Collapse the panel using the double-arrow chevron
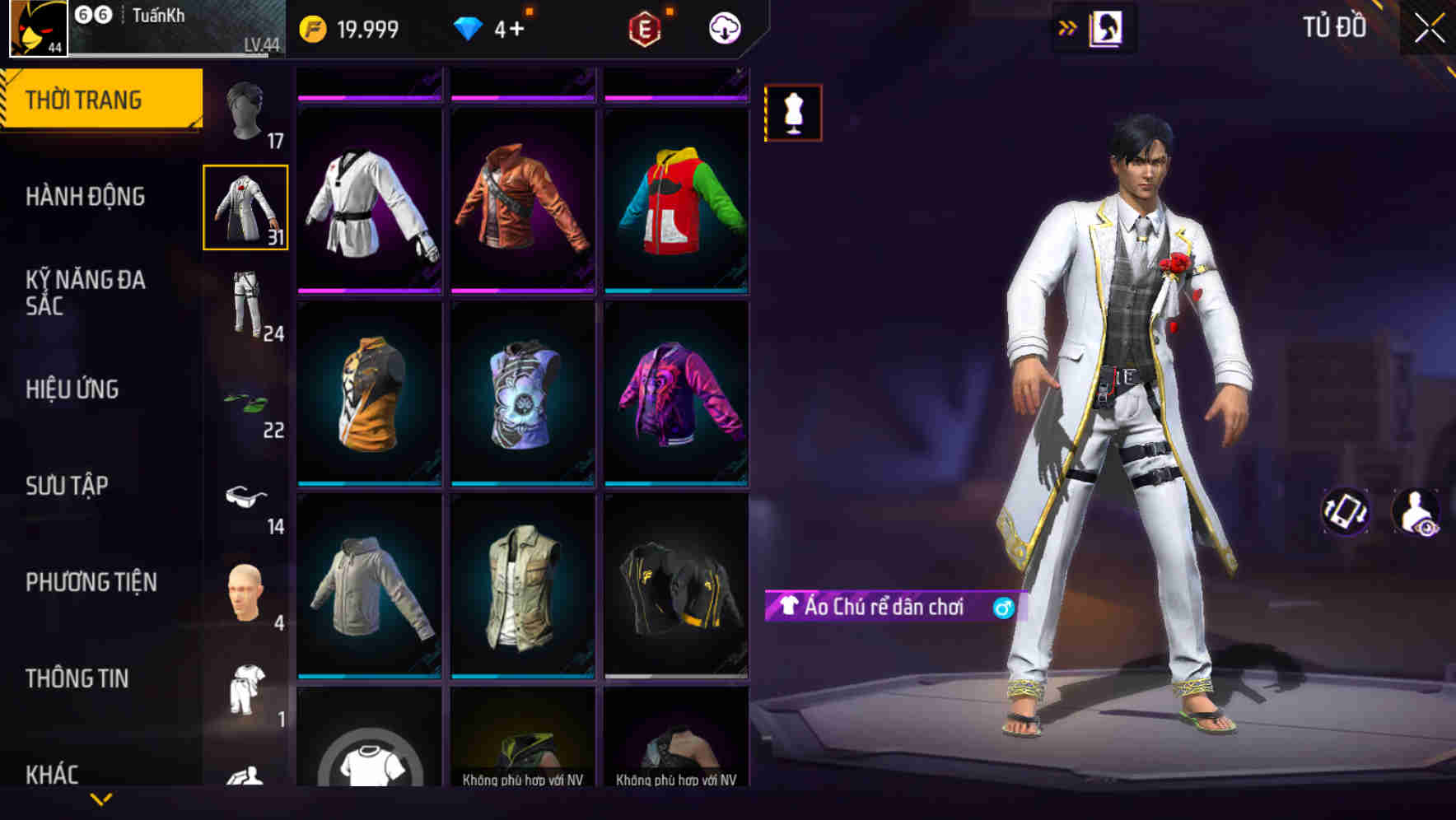The height and width of the screenshot is (820, 1456). coord(1068,26)
